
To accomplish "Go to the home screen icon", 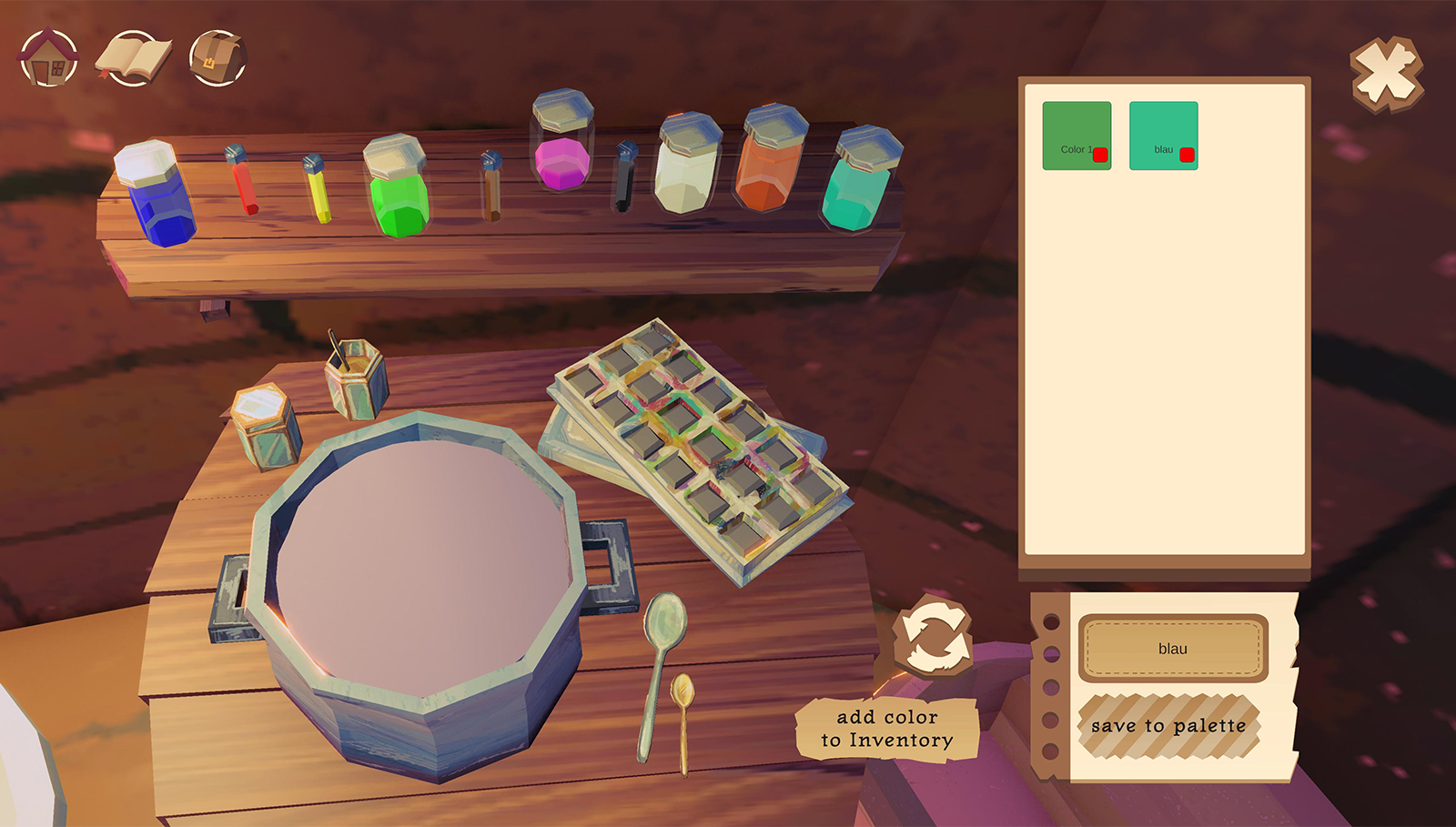I will point(48,59).
